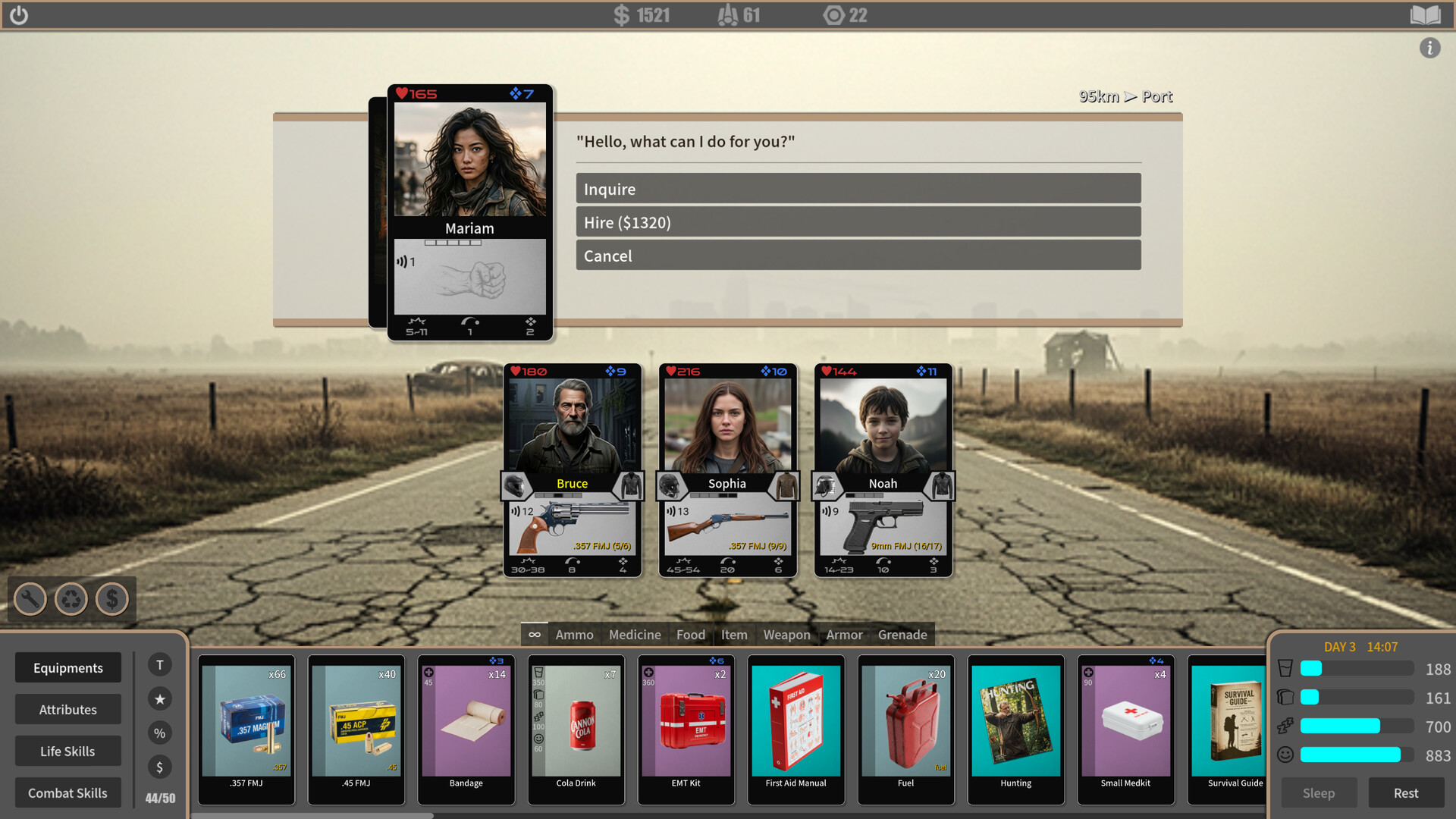Click the recycle items icon
The width and height of the screenshot is (1456, 819).
point(71,599)
